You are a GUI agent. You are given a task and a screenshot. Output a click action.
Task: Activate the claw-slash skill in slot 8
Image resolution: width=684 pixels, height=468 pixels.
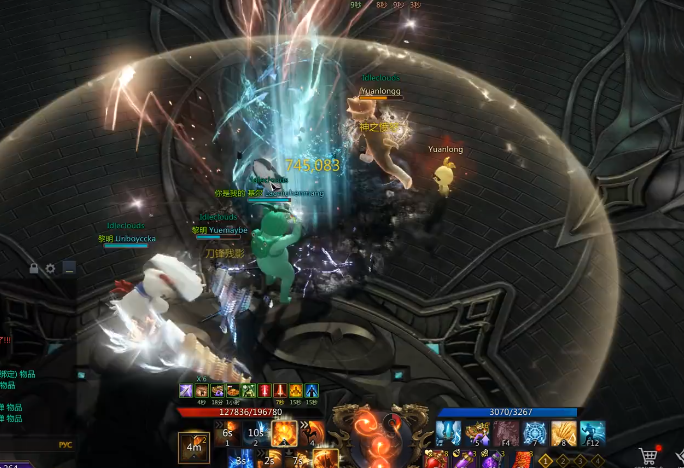(x=563, y=434)
